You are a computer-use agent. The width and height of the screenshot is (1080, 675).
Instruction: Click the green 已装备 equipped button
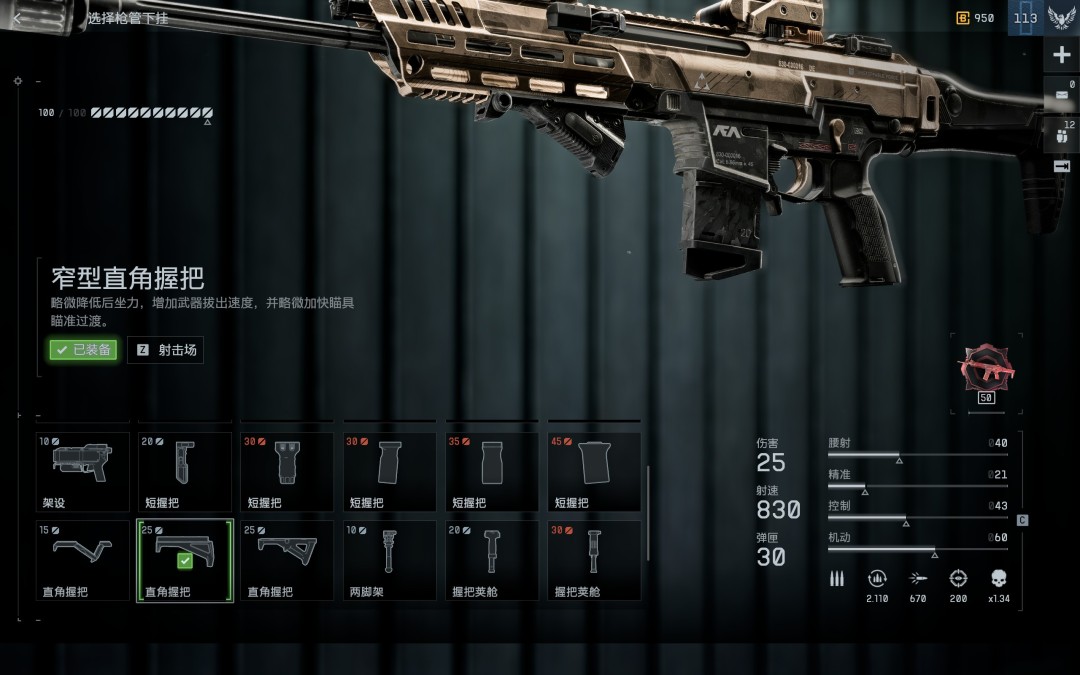coord(84,350)
